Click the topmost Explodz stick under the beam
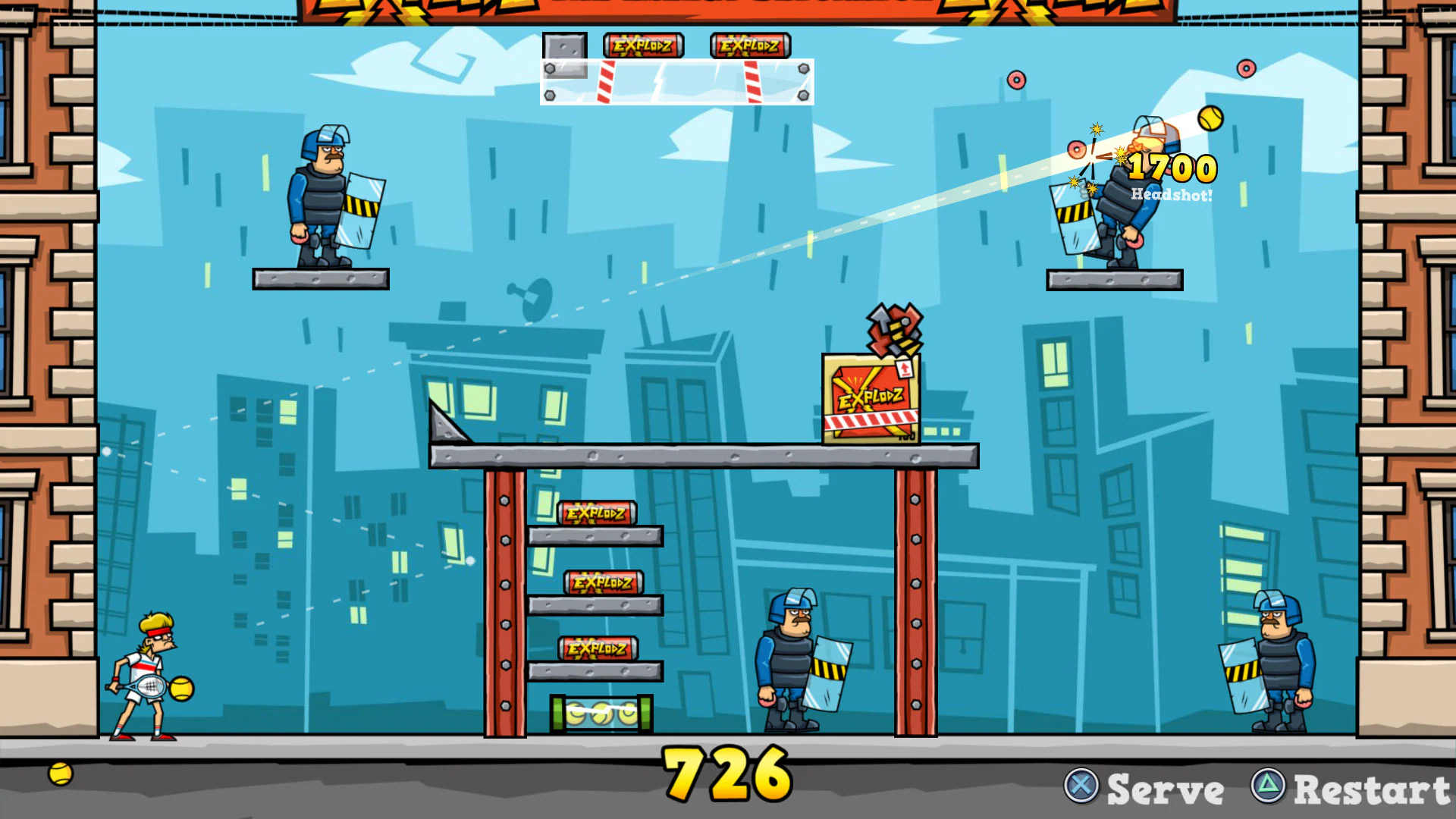 [x=597, y=513]
